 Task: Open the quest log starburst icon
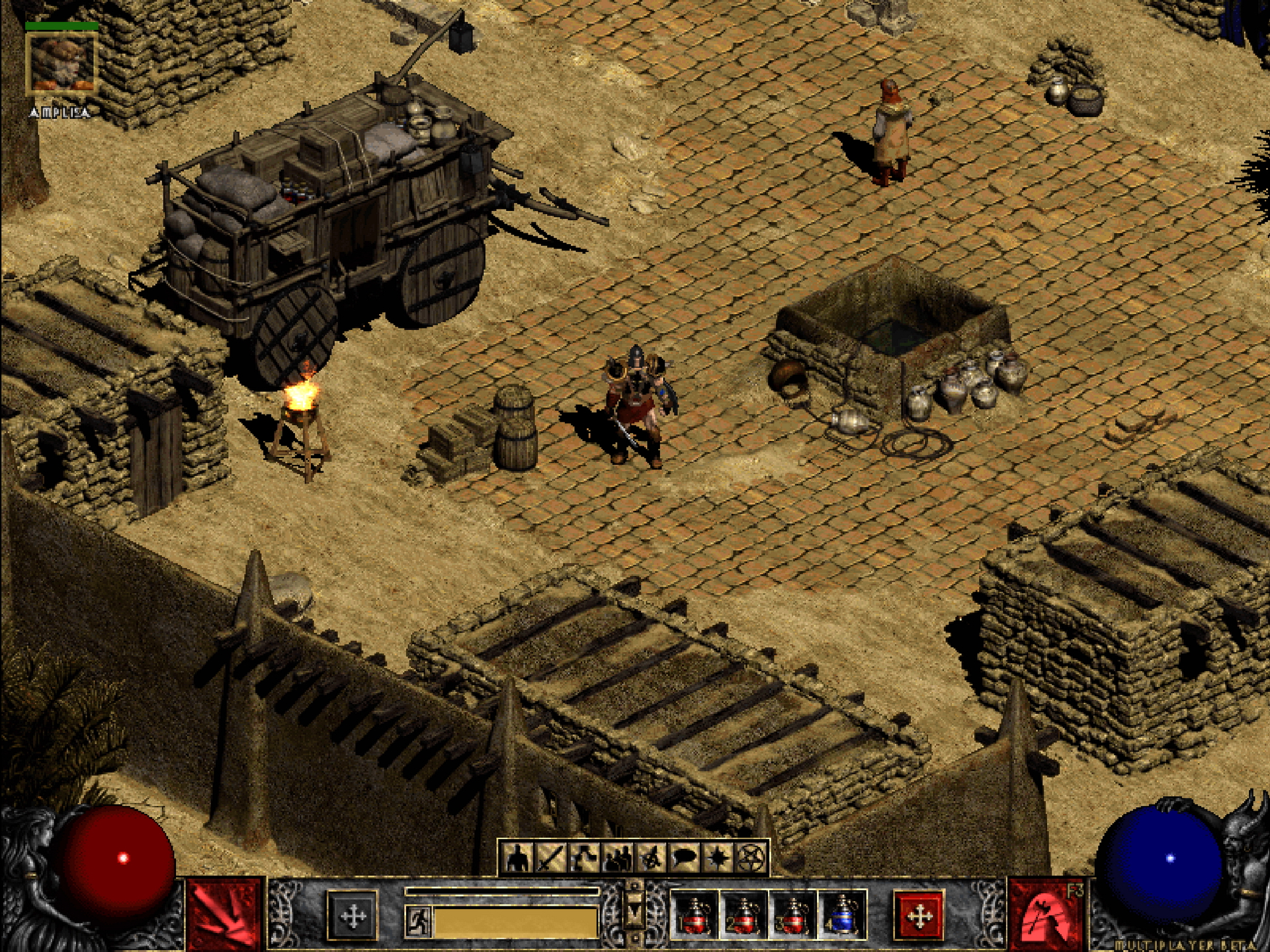tap(719, 857)
